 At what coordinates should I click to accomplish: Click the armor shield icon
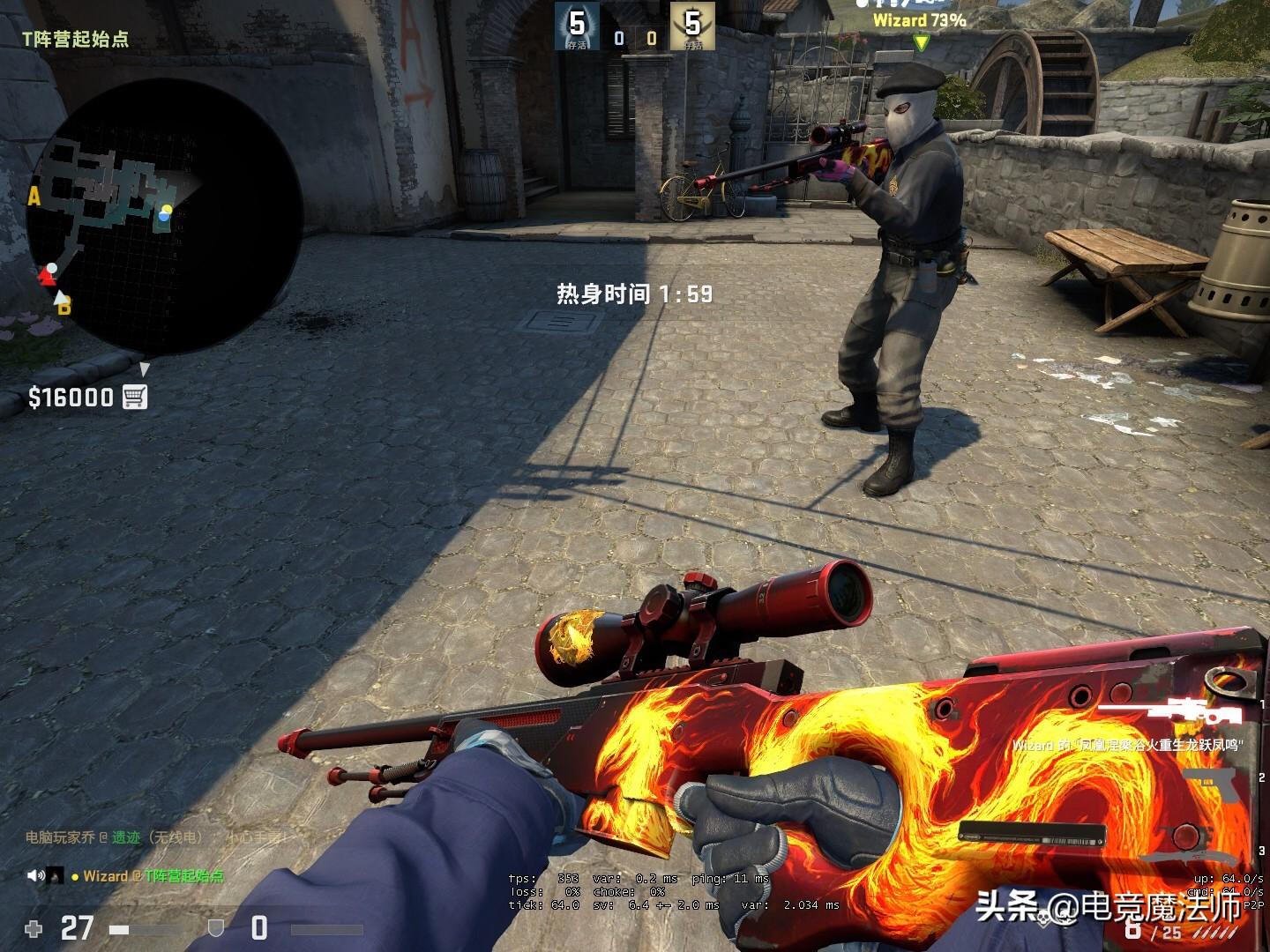pyautogui.click(x=216, y=926)
